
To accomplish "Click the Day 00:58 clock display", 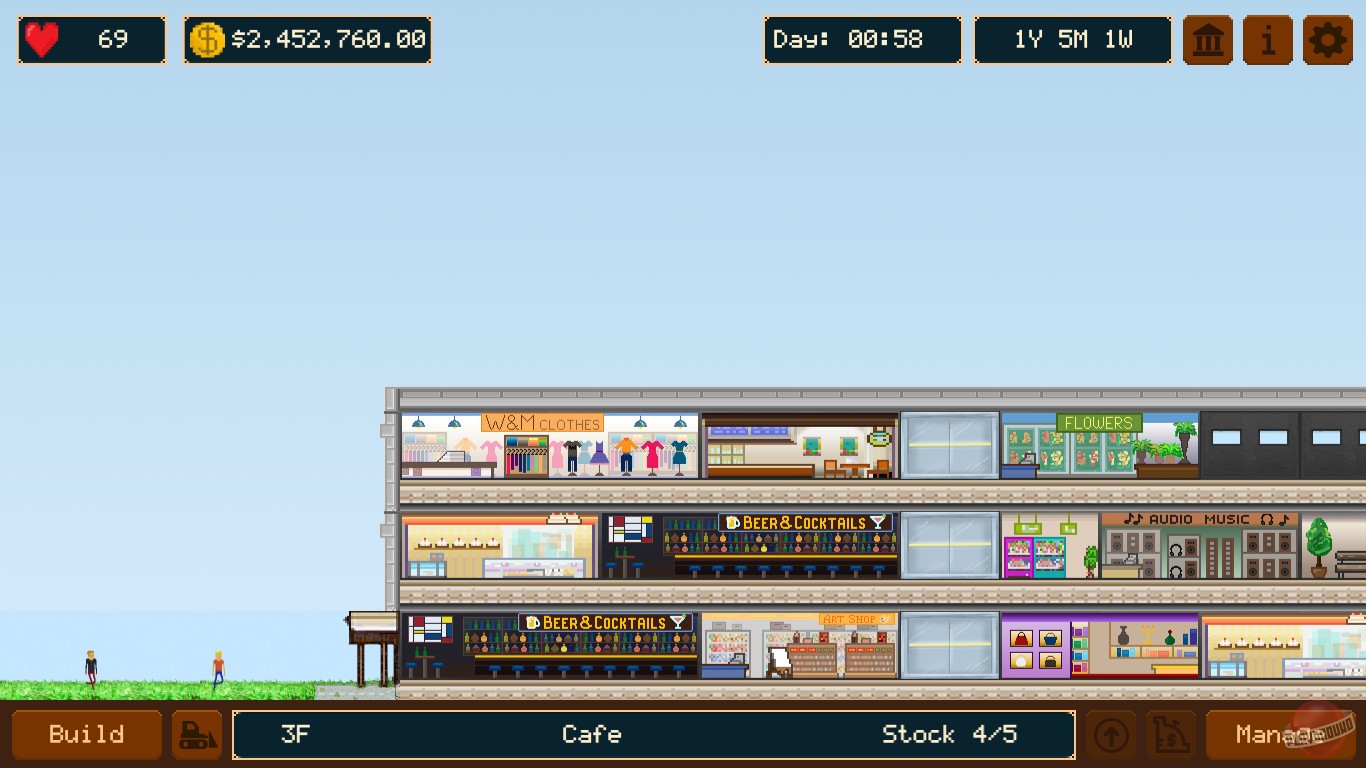I will [x=862, y=40].
